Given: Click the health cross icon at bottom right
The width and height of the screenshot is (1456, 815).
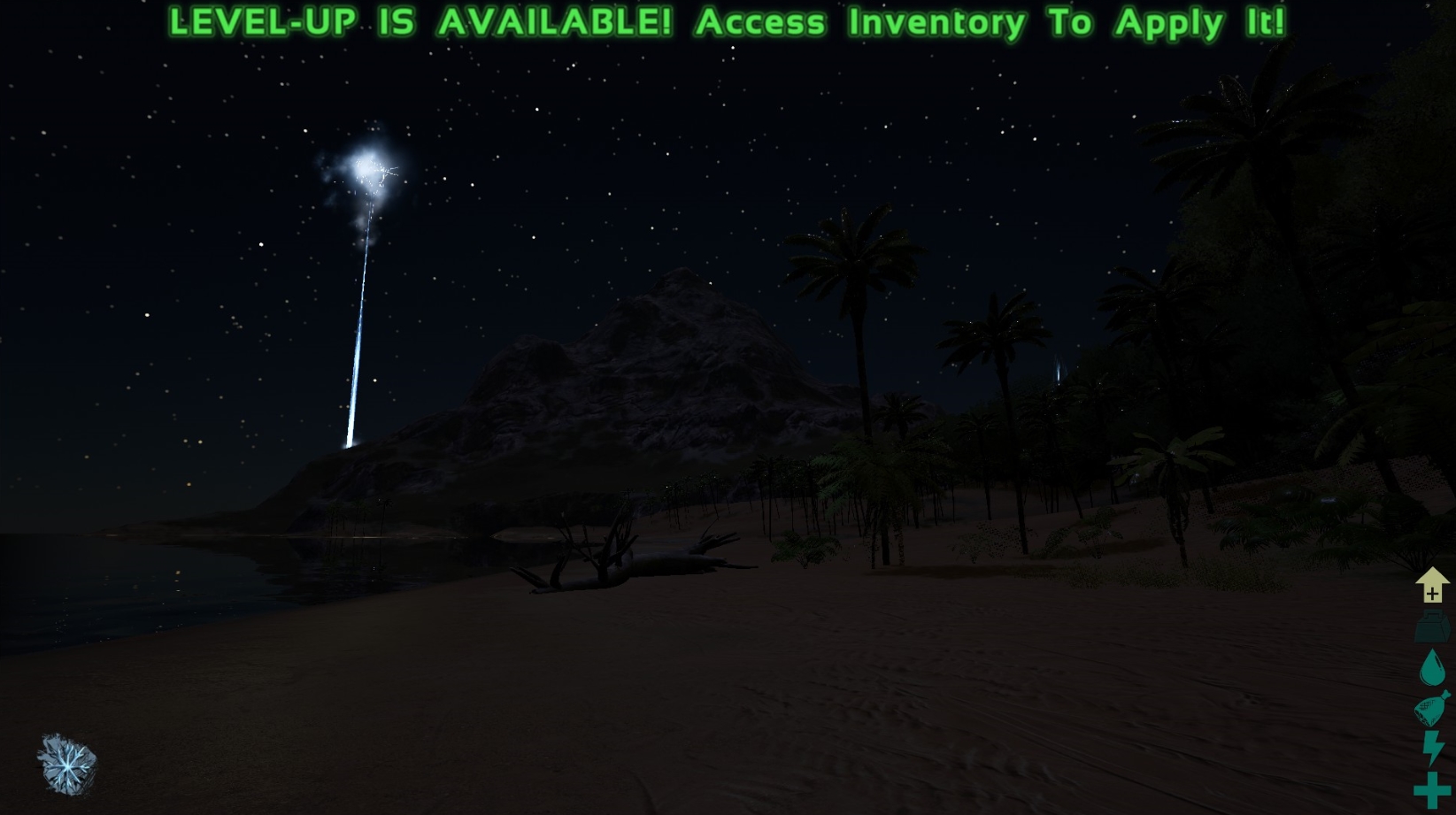Looking at the screenshot, I should (1432, 790).
